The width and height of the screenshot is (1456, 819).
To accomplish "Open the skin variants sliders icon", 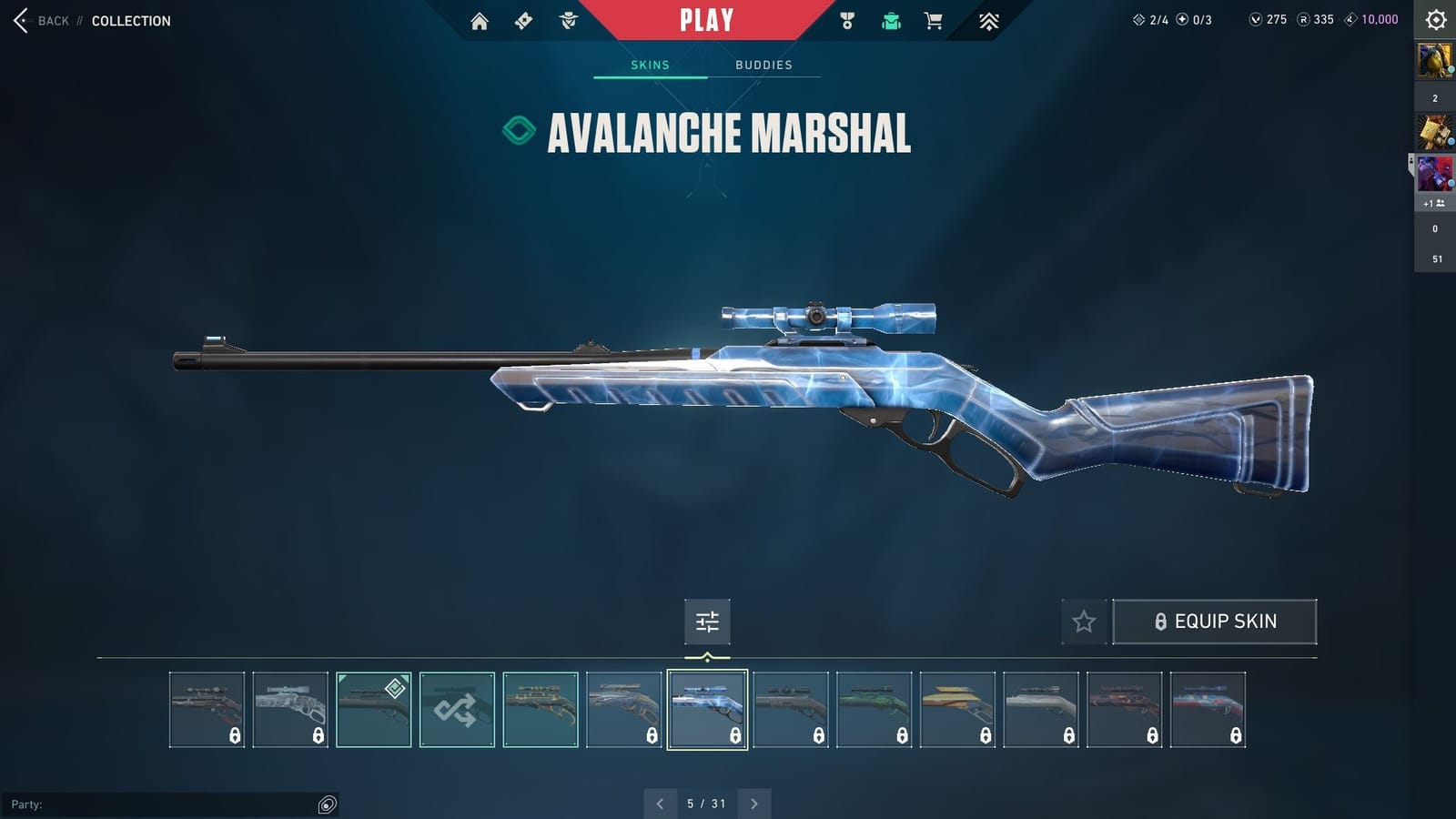I will coord(707,622).
